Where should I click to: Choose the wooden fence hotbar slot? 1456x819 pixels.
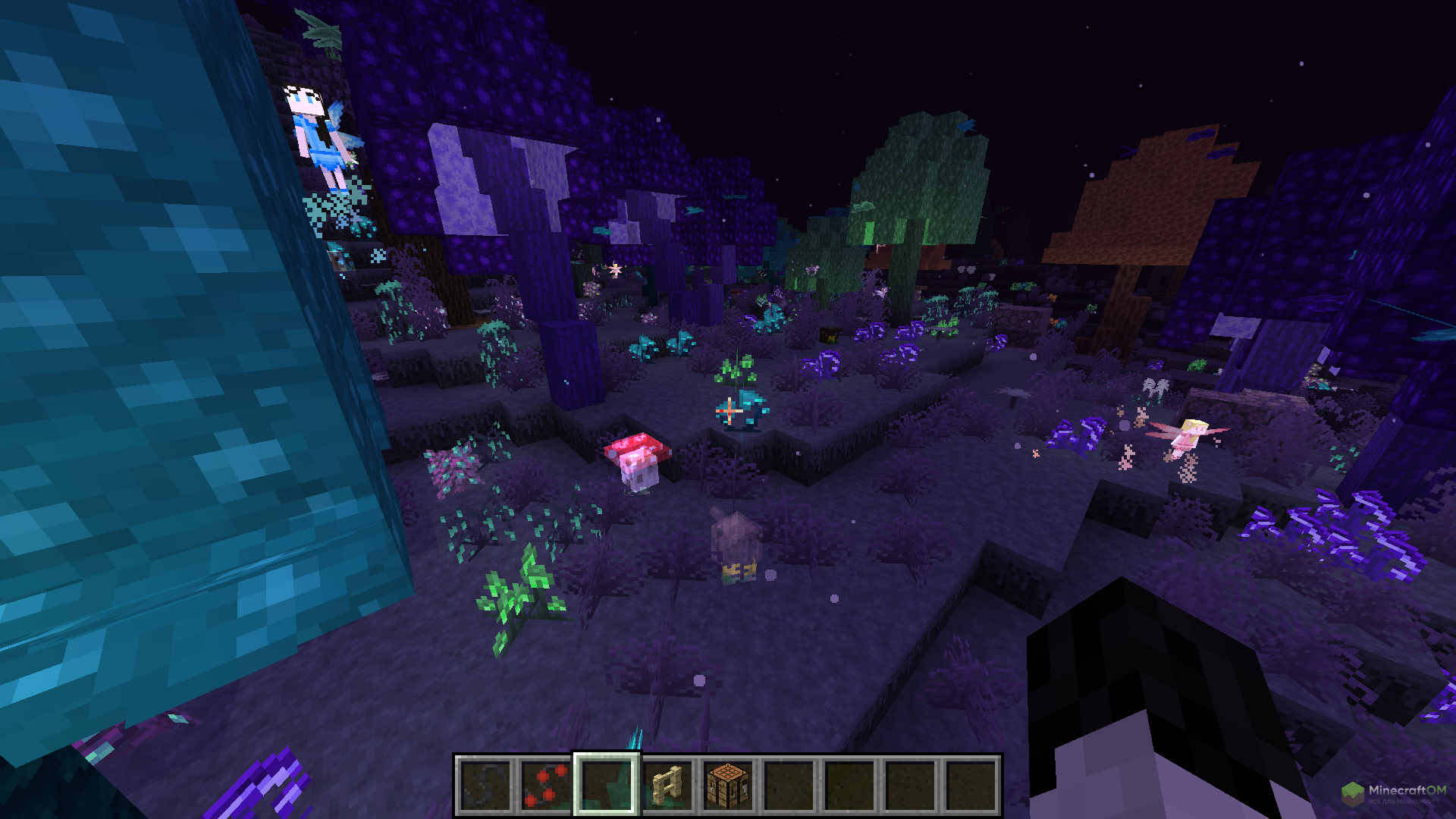pos(667,786)
